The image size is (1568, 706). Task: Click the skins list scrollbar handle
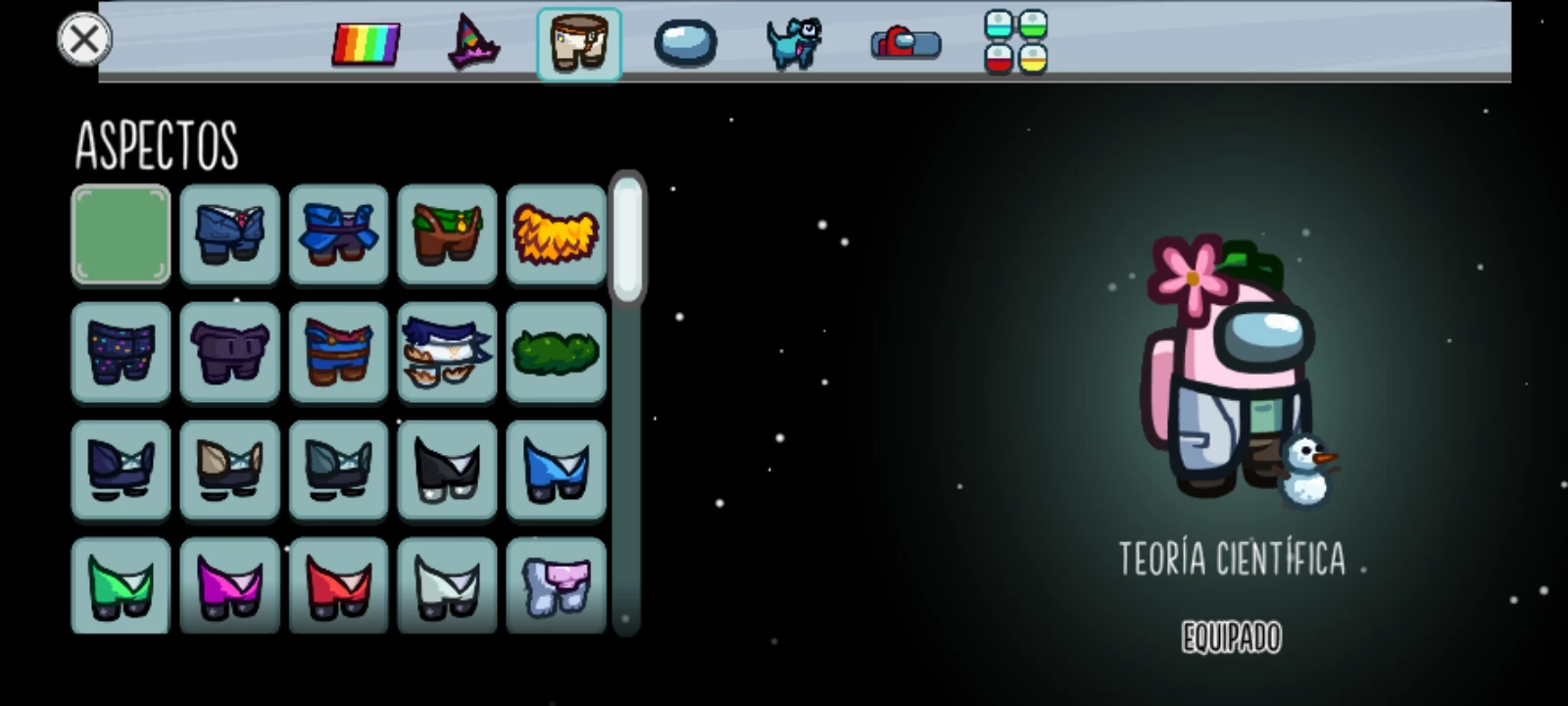coord(627,238)
